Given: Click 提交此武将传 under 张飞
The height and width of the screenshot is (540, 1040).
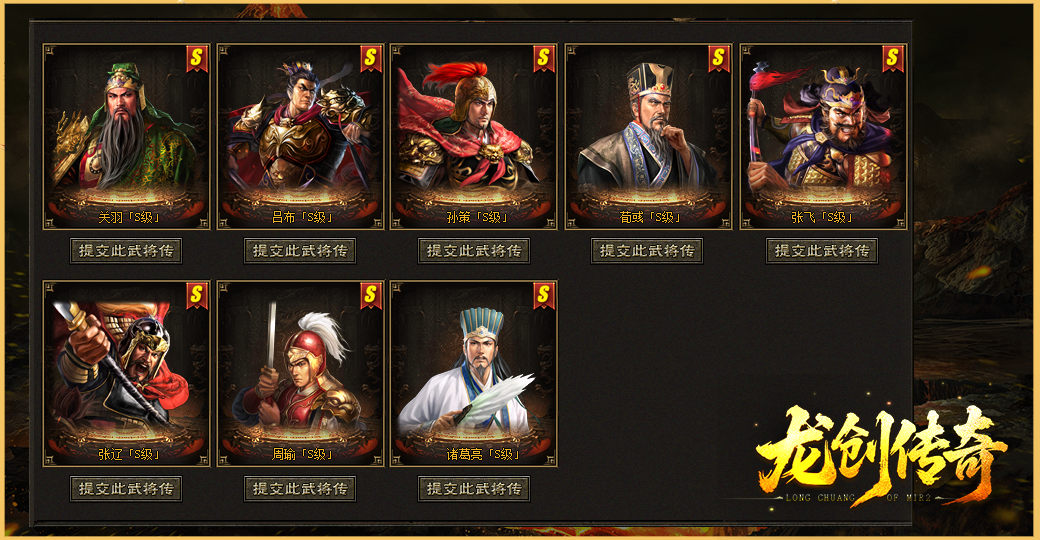Looking at the screenshot, I should (x=822, y=251).
